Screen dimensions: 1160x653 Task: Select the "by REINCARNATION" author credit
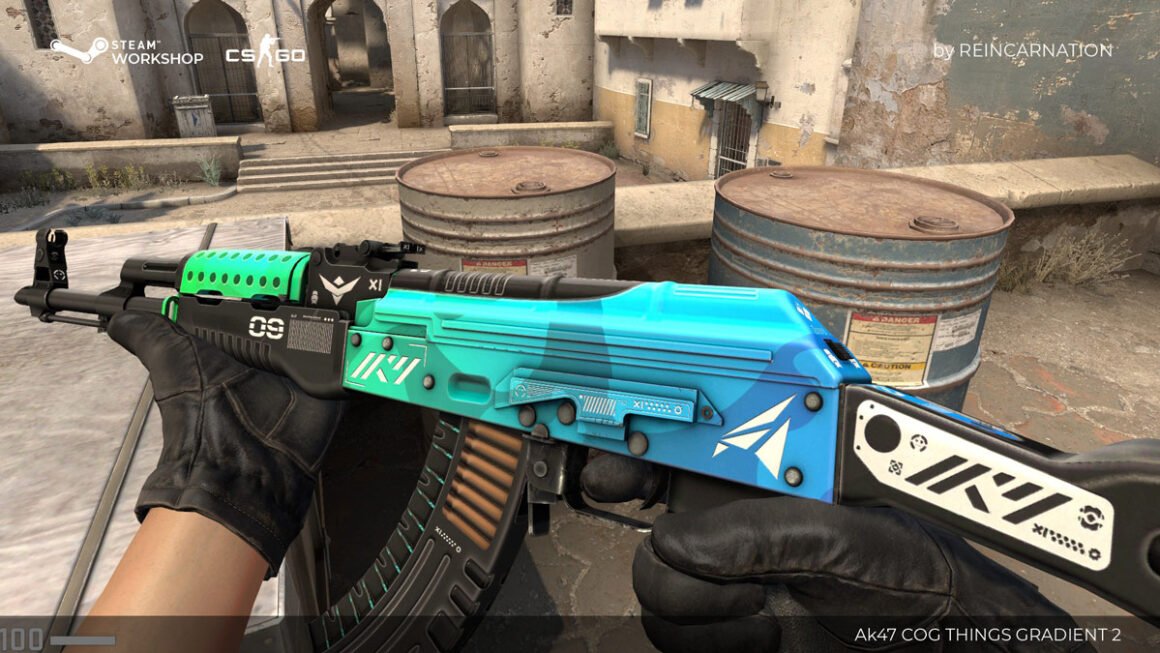click(1022, 50)
